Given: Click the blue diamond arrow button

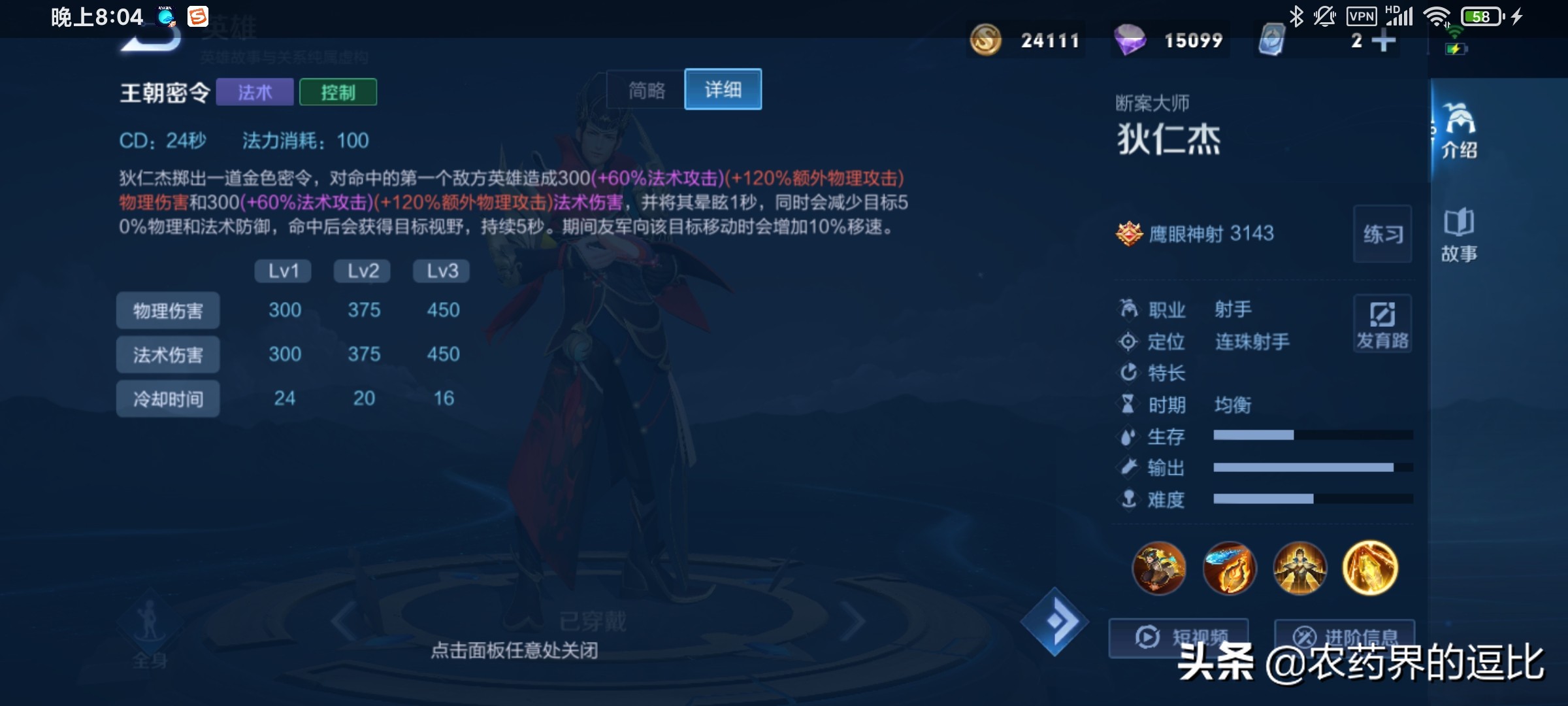Looking at the screenshot, I should pyautogui.click(x=1055, y=622).
